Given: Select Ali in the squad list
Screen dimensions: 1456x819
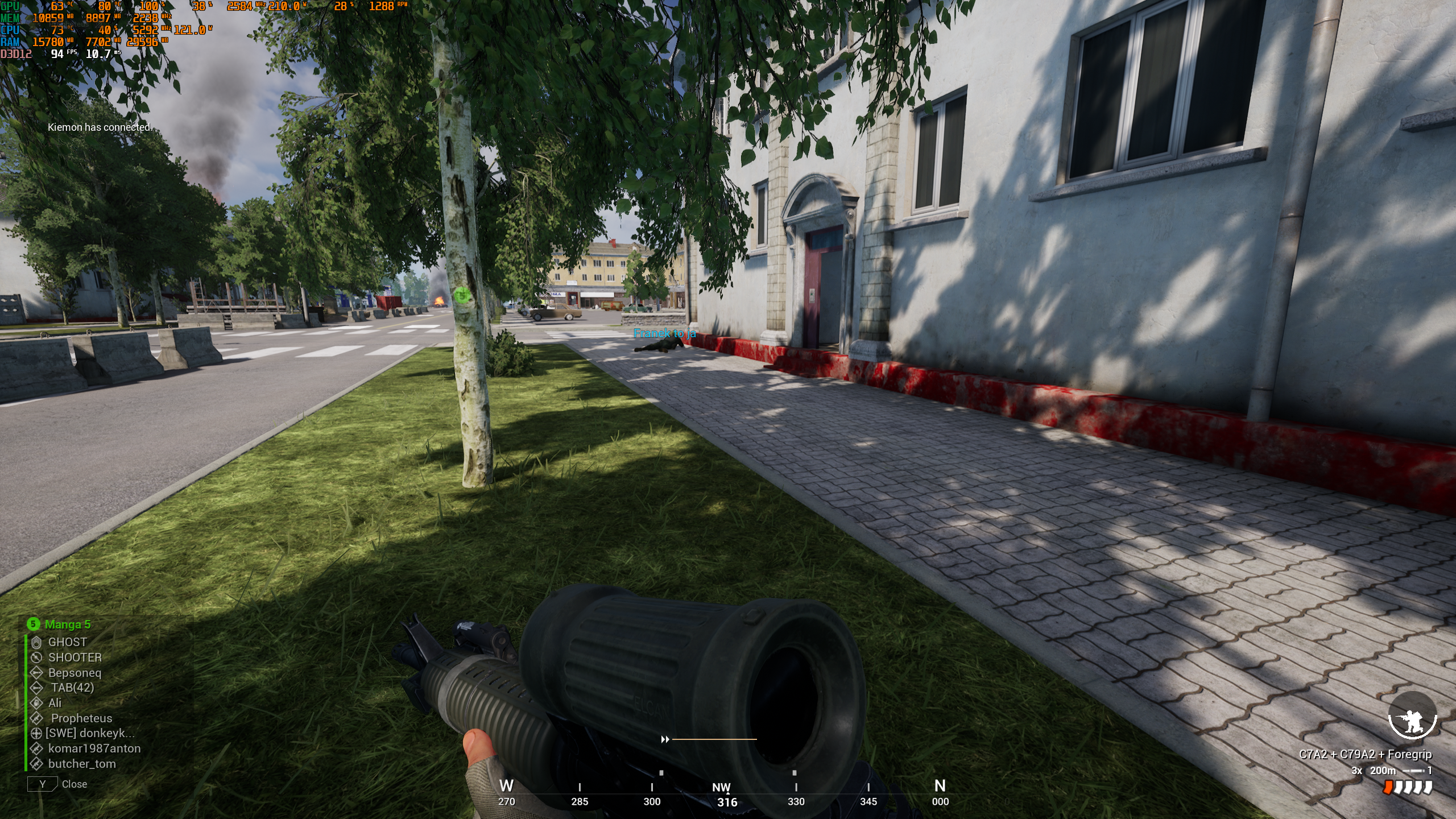Looking at the screenshot, I should [x=55, y=703].
